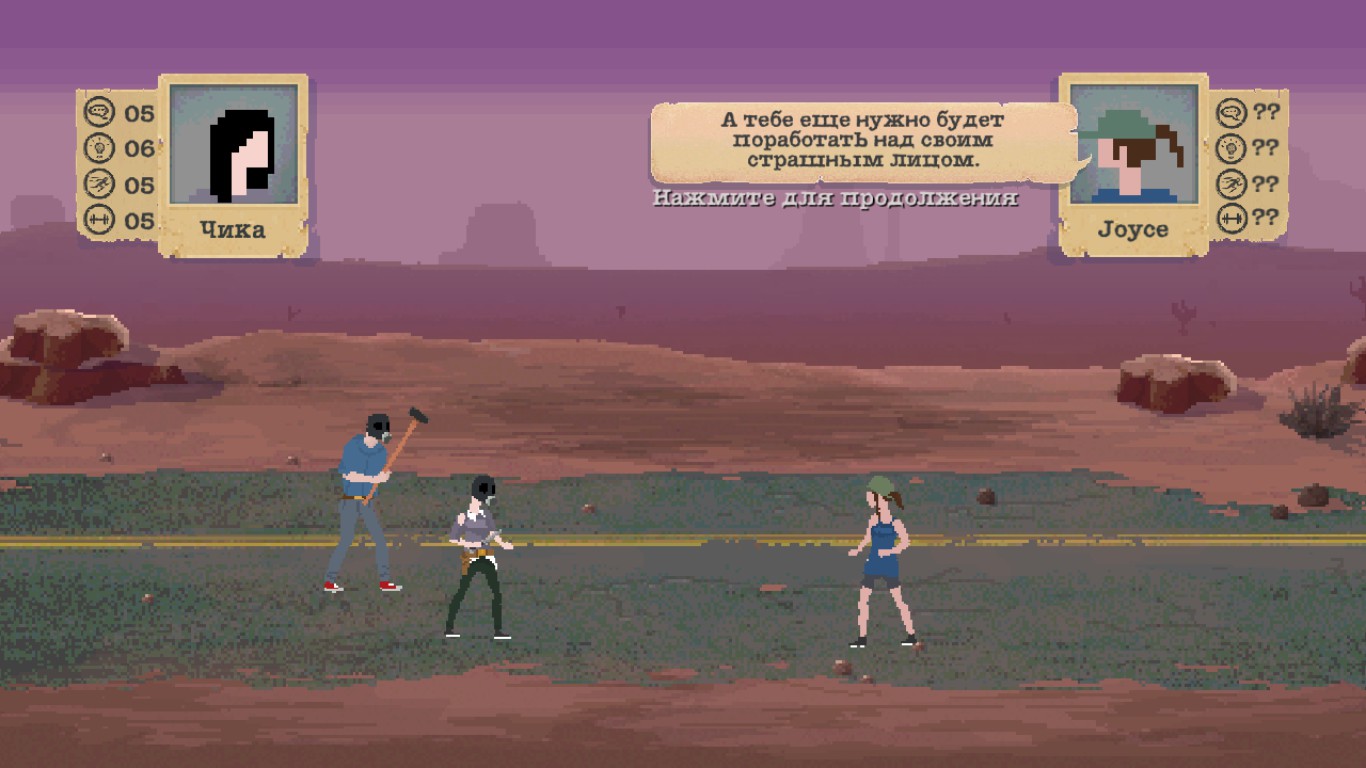Image resolution: width=1366 pixels, height=768 pixels.
Task: Click Joyce's intelligence lightbulb icon marked ??
Action: (1230, 146)
